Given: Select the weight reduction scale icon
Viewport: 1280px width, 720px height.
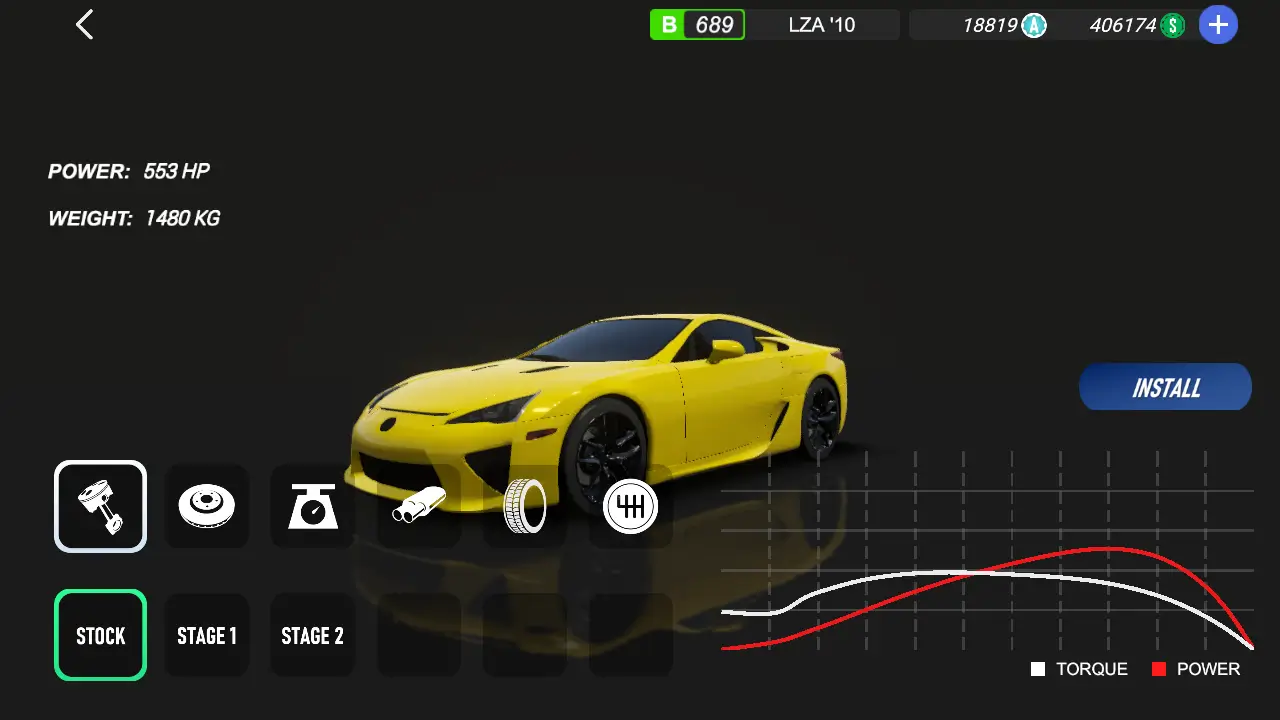Looking at the screenshot, I should (x=312, y=506).
